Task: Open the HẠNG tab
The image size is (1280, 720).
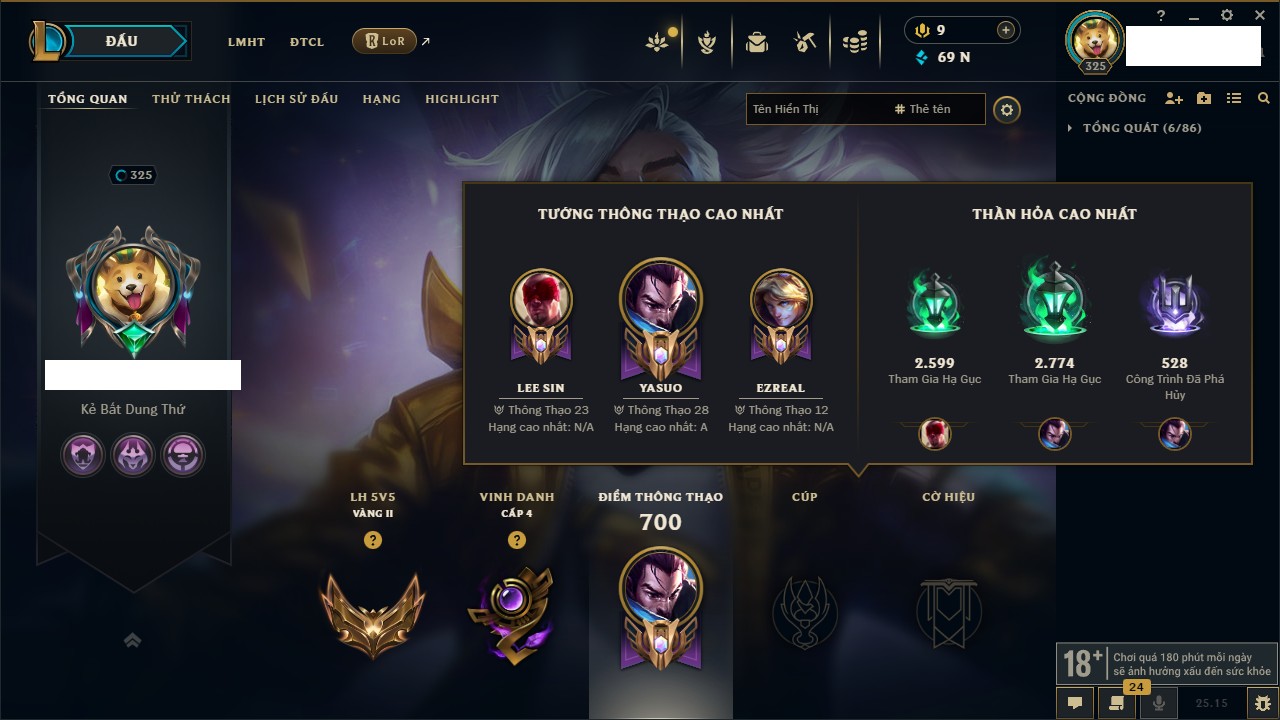Action: [381, 99]
